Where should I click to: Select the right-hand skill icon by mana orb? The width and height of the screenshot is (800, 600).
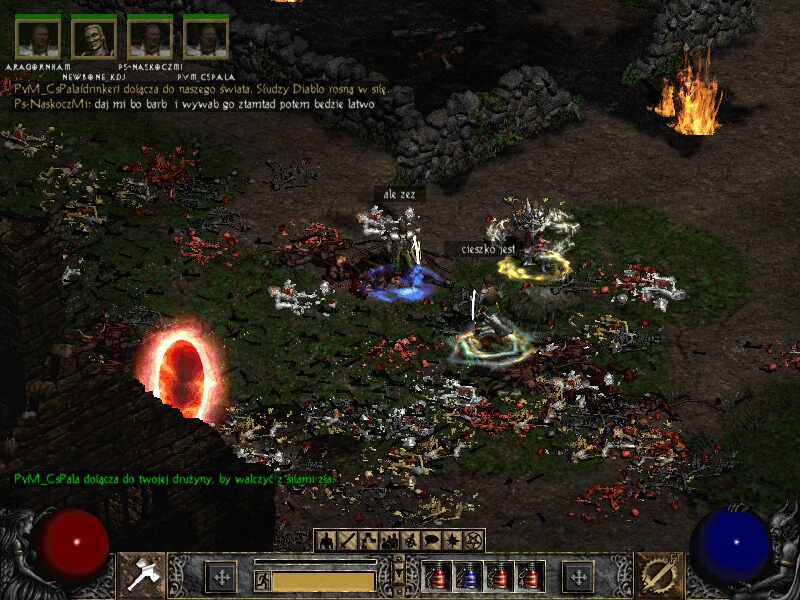[x=658, y=575]
